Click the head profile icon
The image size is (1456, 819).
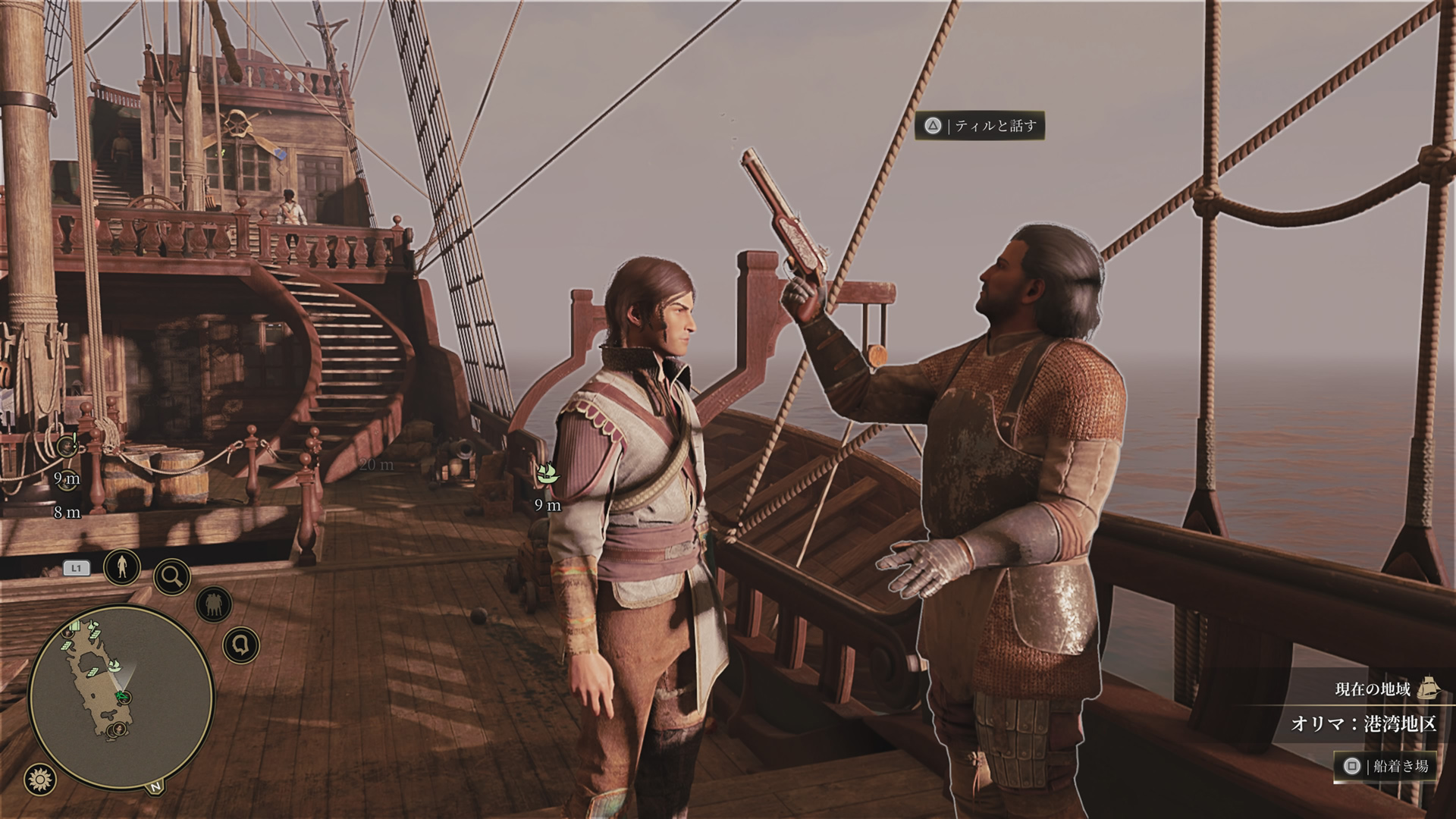click(241, 646)
